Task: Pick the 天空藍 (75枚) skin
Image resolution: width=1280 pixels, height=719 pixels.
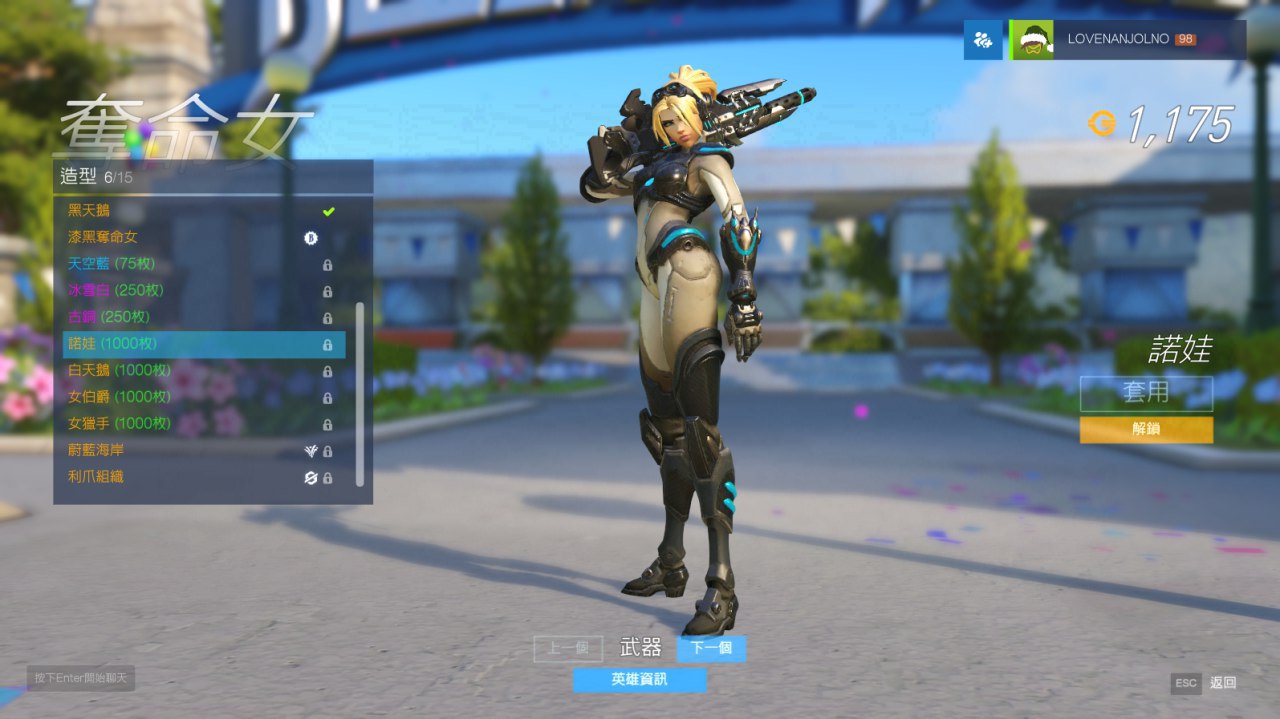Action: click(x=200, y=264)
